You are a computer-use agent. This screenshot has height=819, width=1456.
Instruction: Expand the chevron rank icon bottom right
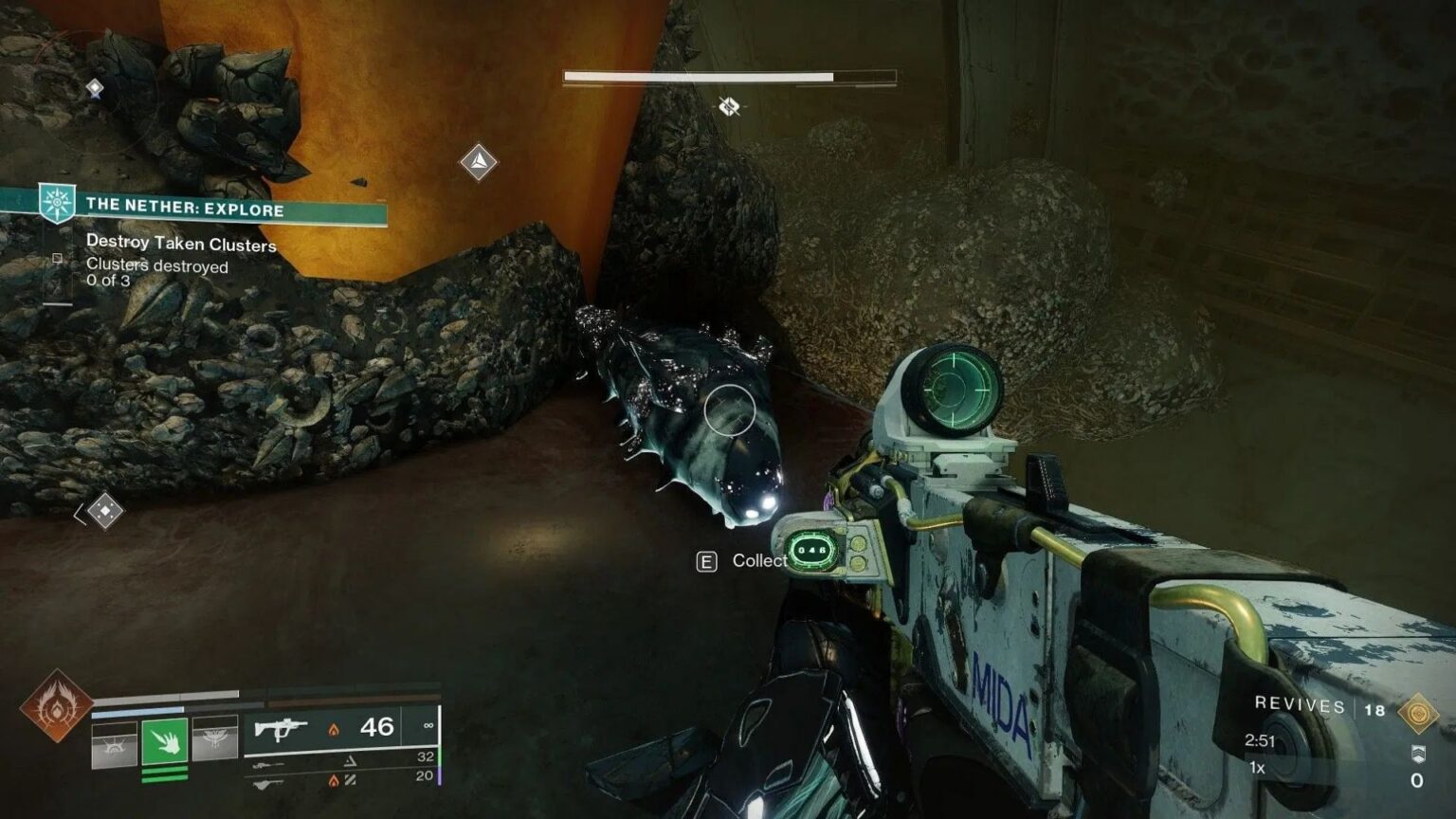tap(1418, 754)
